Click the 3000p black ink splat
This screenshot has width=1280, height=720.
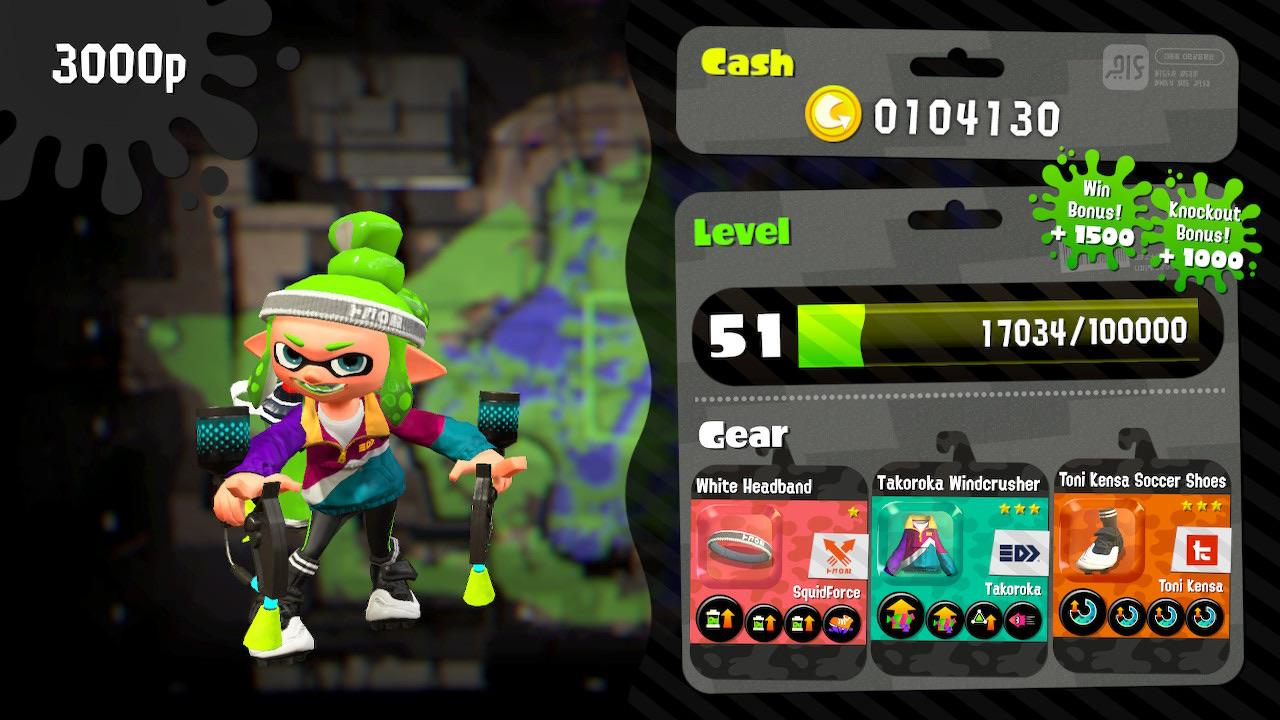[x=120, y=62]
